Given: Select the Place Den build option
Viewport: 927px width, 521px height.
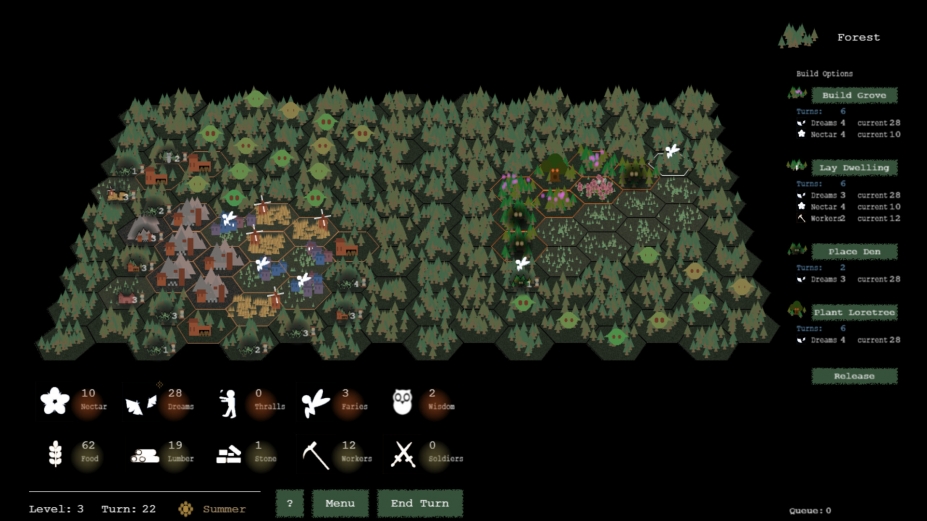Looking at the screenshot, I should (x=853, y=252).
